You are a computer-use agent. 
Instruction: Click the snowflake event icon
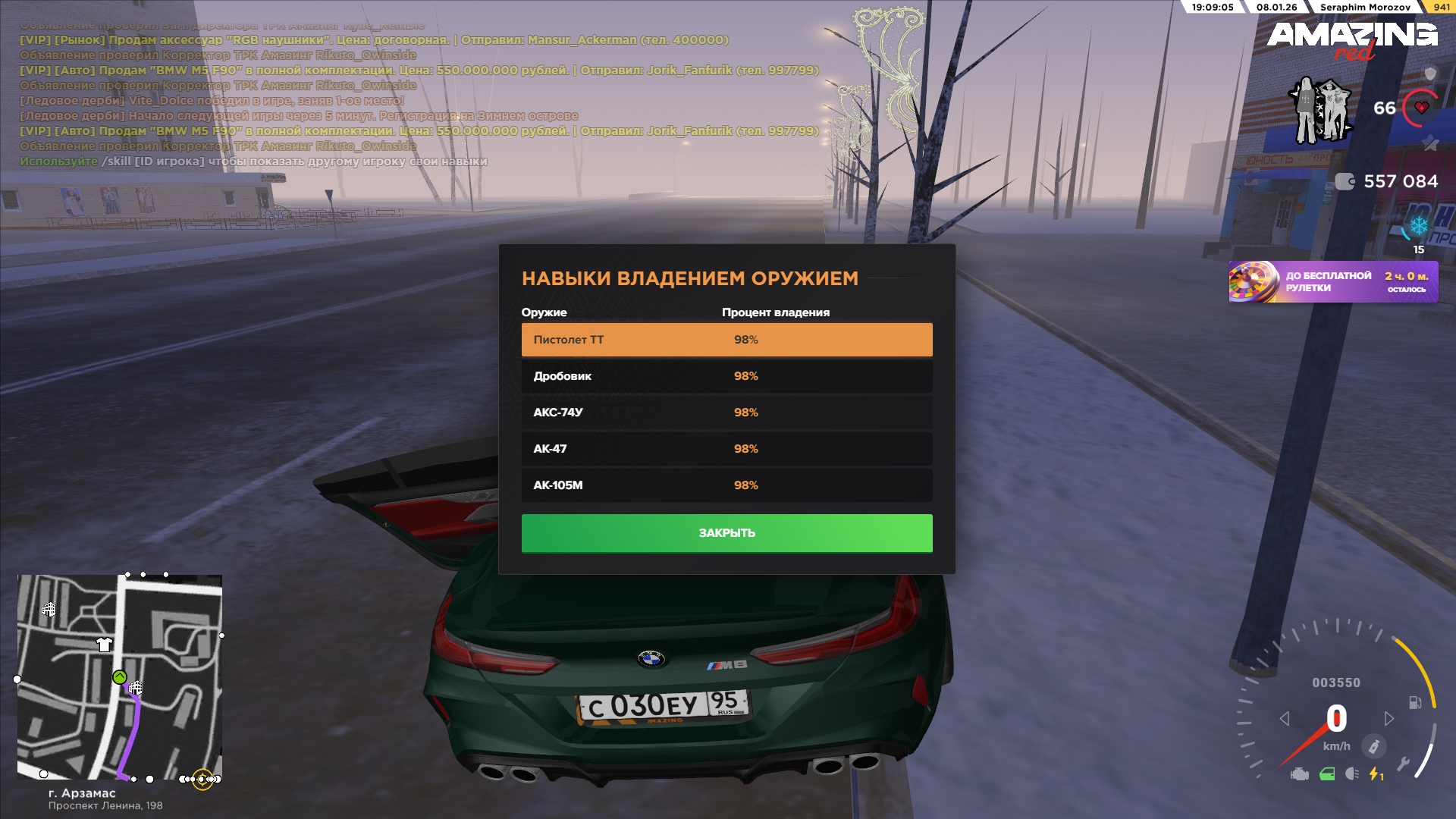pyautogui.click(x=1418, y=227)
